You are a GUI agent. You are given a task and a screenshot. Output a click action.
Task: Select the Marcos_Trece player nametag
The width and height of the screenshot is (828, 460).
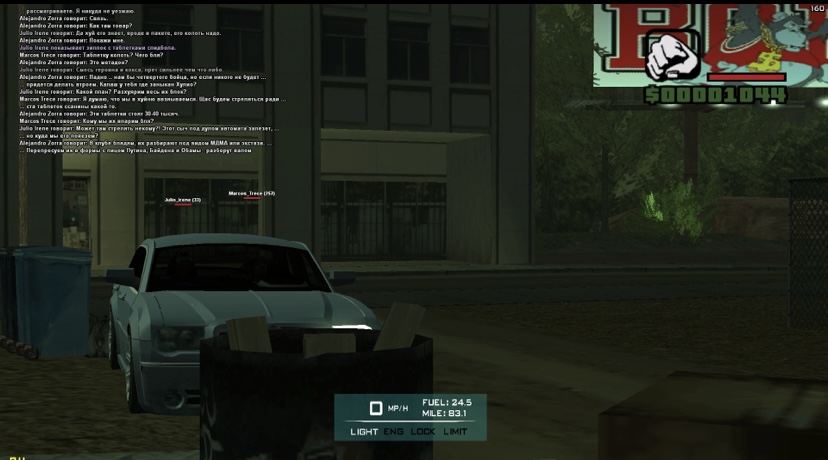tap(251, 193)
